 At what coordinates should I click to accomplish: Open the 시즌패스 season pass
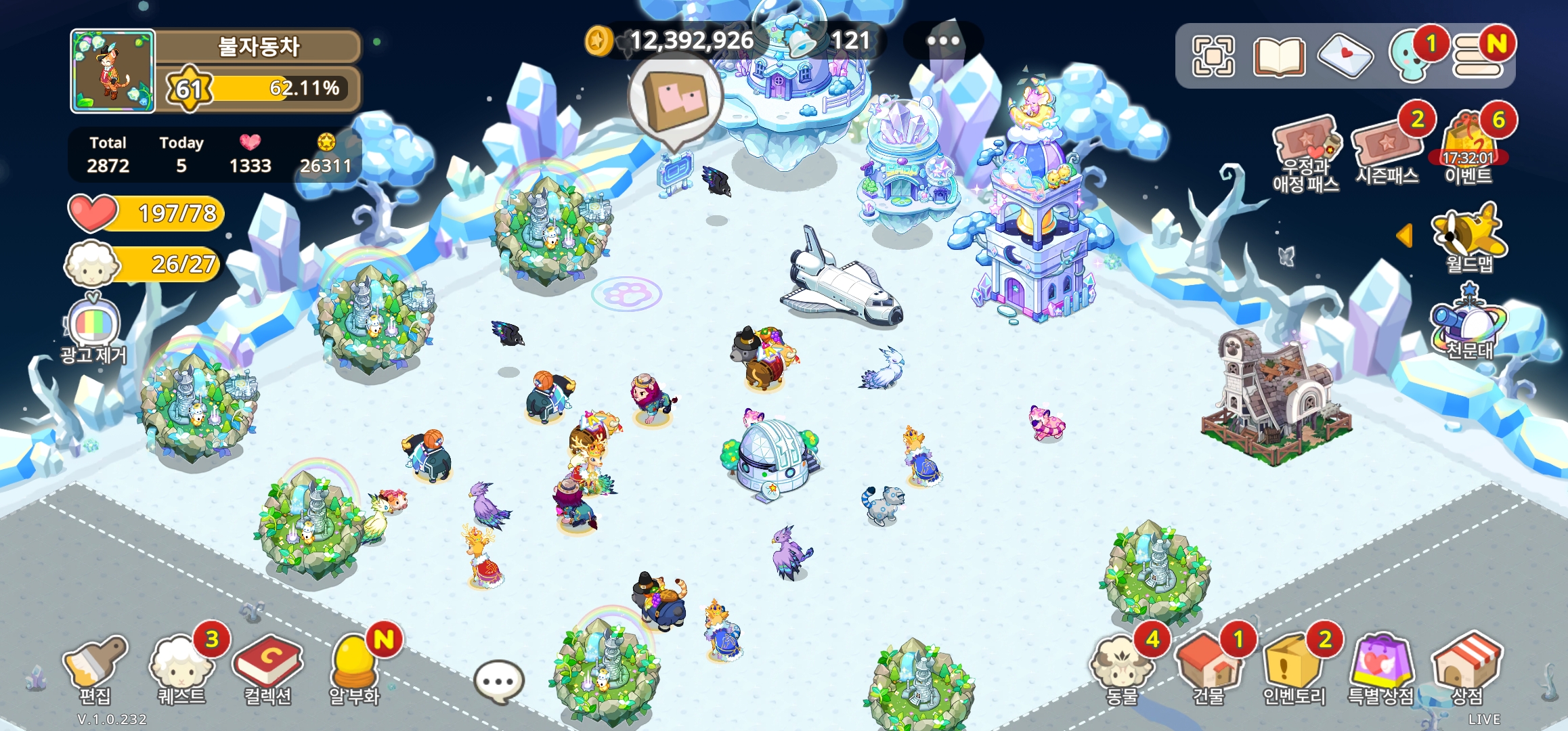coord(1387,150)
